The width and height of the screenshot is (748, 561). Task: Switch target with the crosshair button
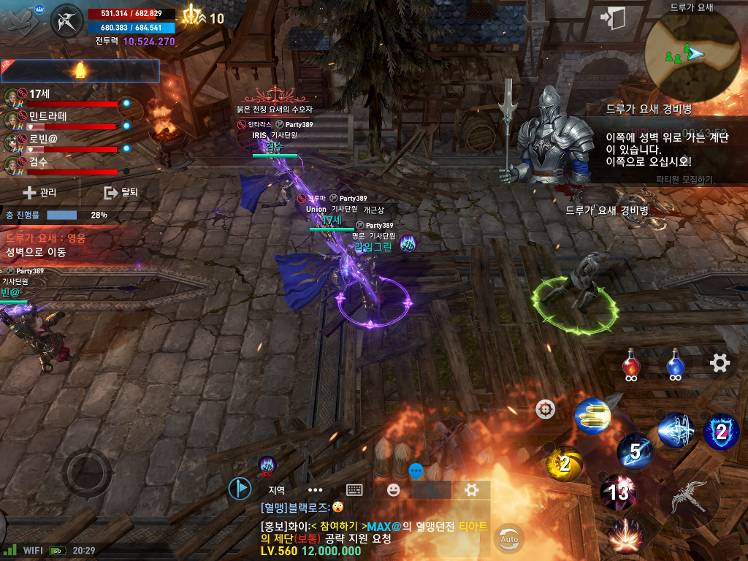pos(545,408)
